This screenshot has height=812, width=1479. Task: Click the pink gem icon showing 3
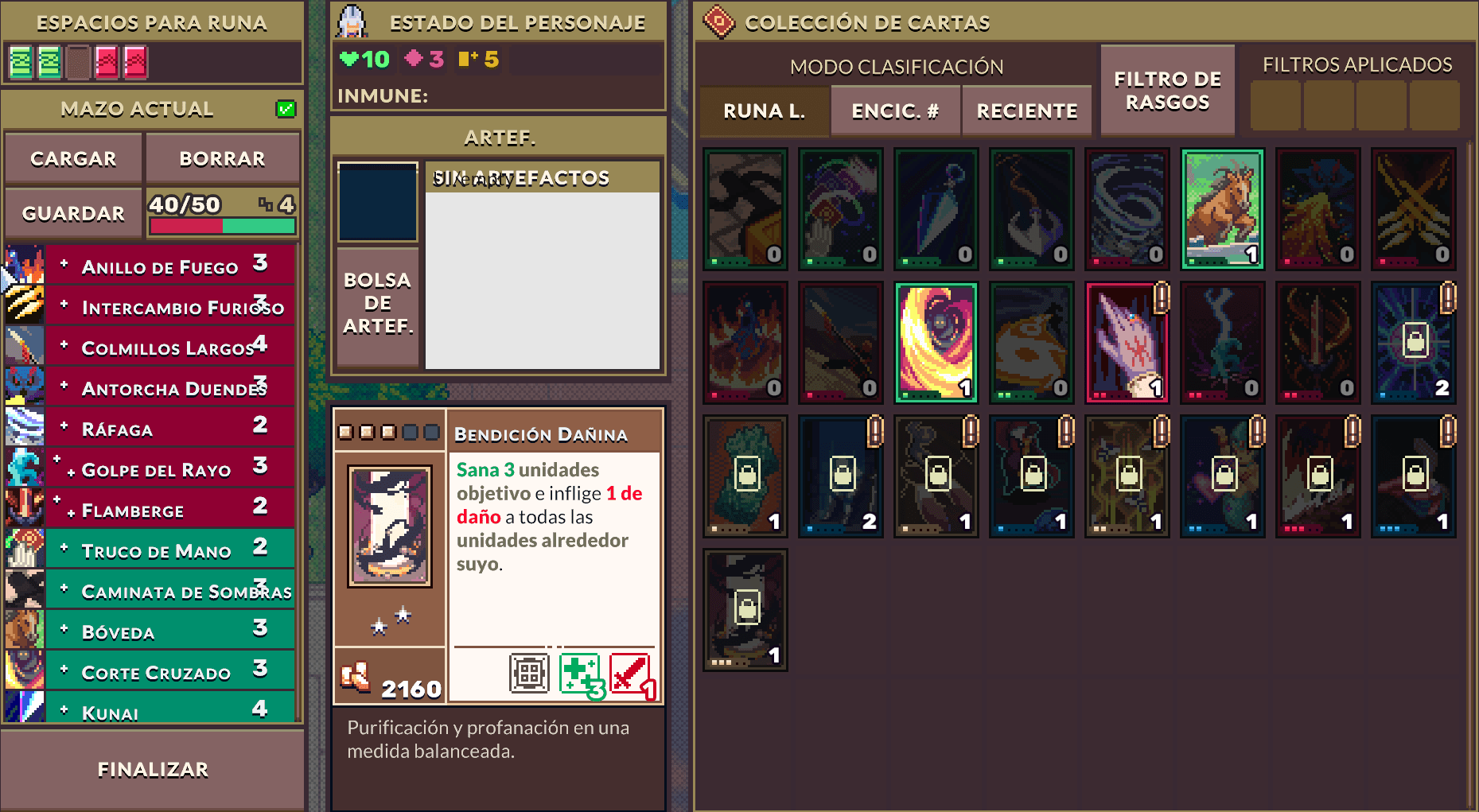(x=415, y=58)
